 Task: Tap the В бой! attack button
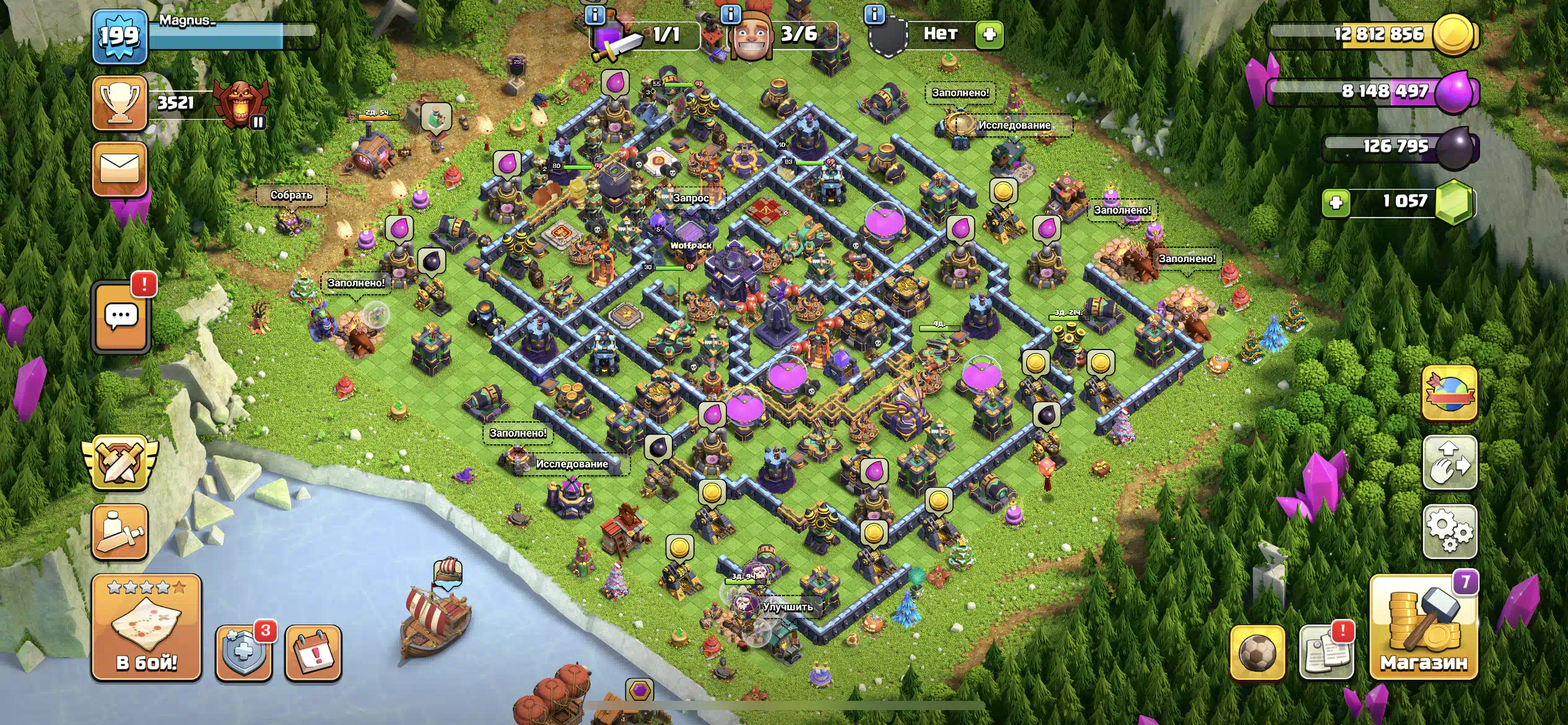(147, 627)
